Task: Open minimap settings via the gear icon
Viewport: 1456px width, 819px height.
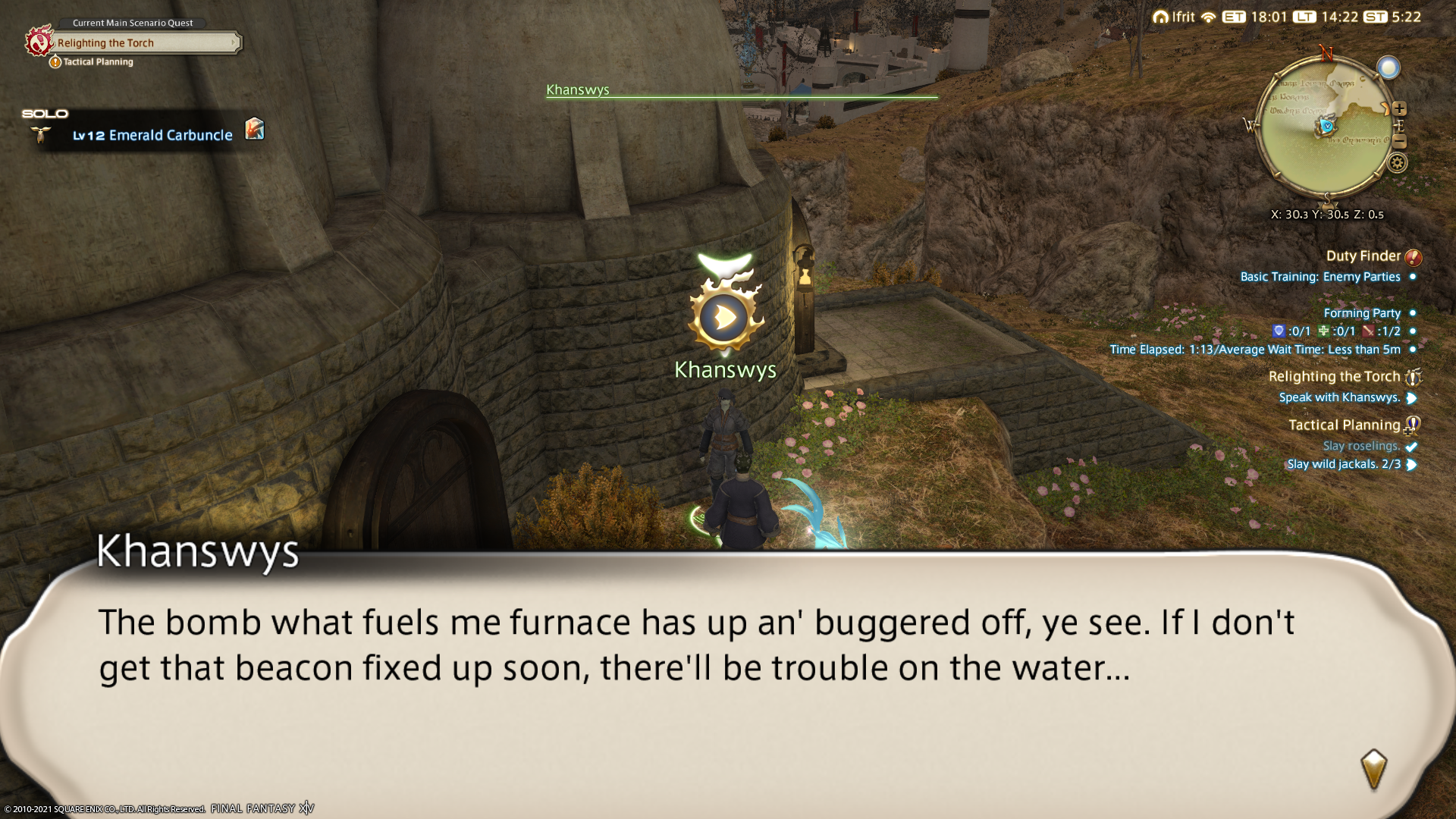Action: (1398, 162)
